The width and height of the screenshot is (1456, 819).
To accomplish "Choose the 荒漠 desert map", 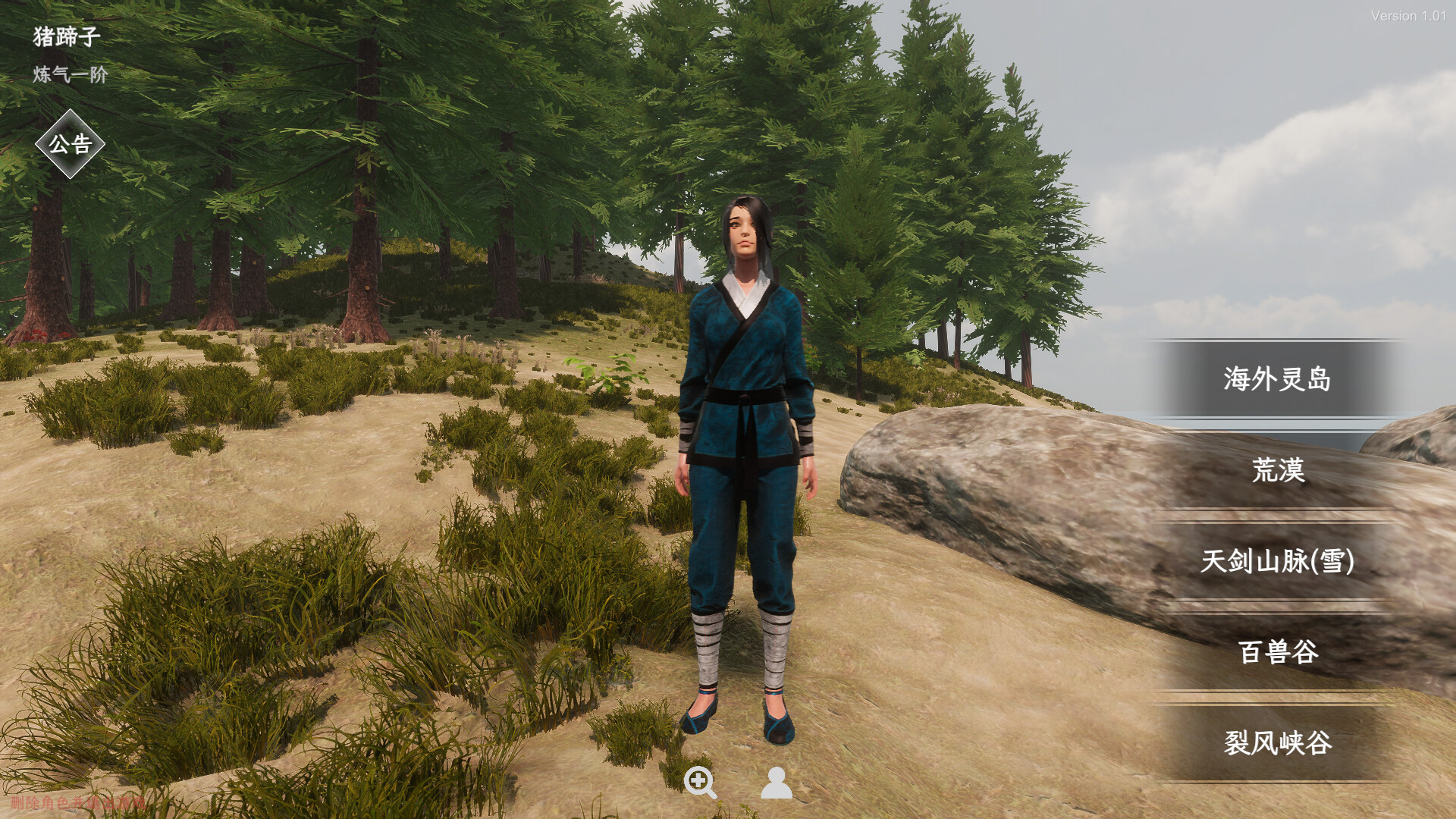I will pos(1277,470).
